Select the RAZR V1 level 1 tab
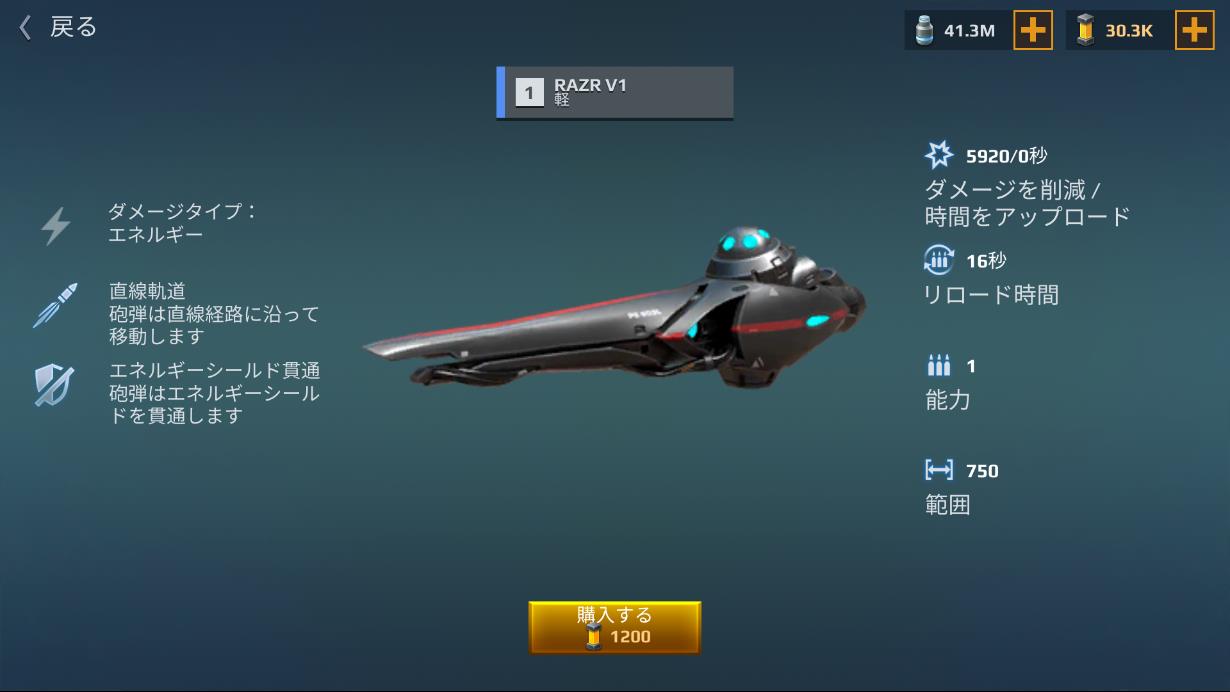The height and width of the screenshot is (692, 1230). pos(615,93)
